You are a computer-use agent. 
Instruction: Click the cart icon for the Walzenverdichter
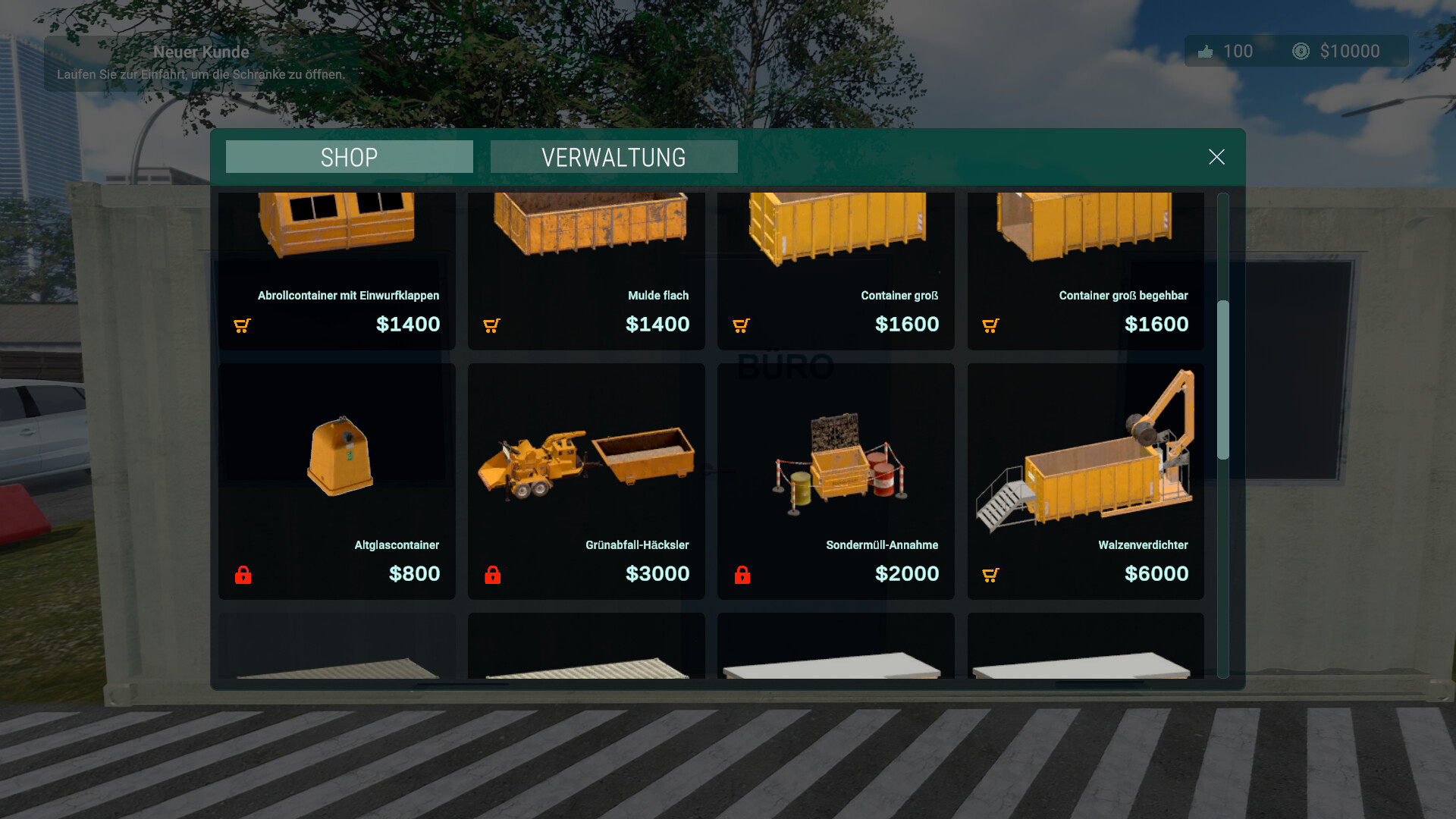[x=990, y=574]
